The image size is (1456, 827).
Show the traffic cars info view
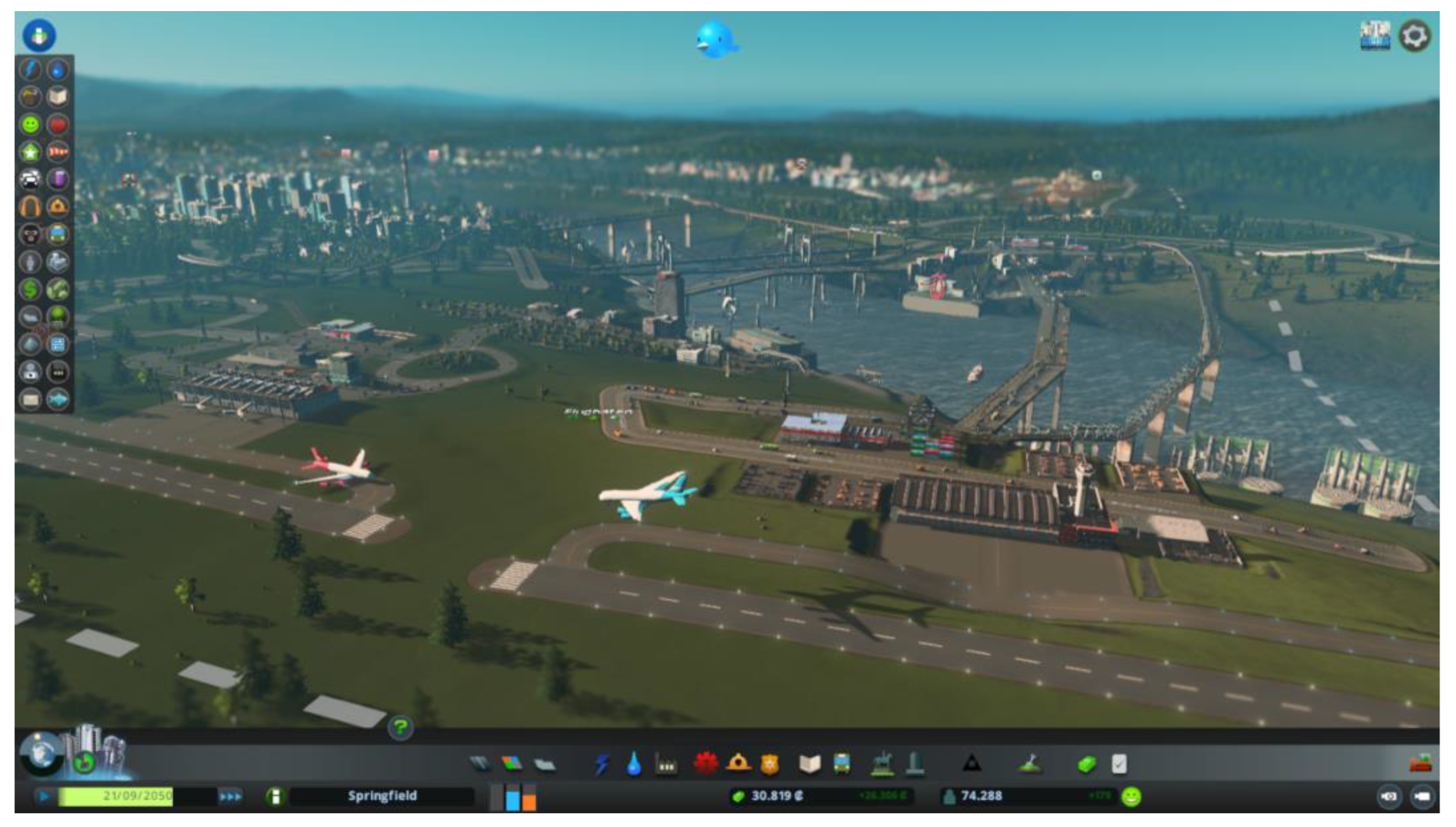pyautogui.click(x=30, y=179)
